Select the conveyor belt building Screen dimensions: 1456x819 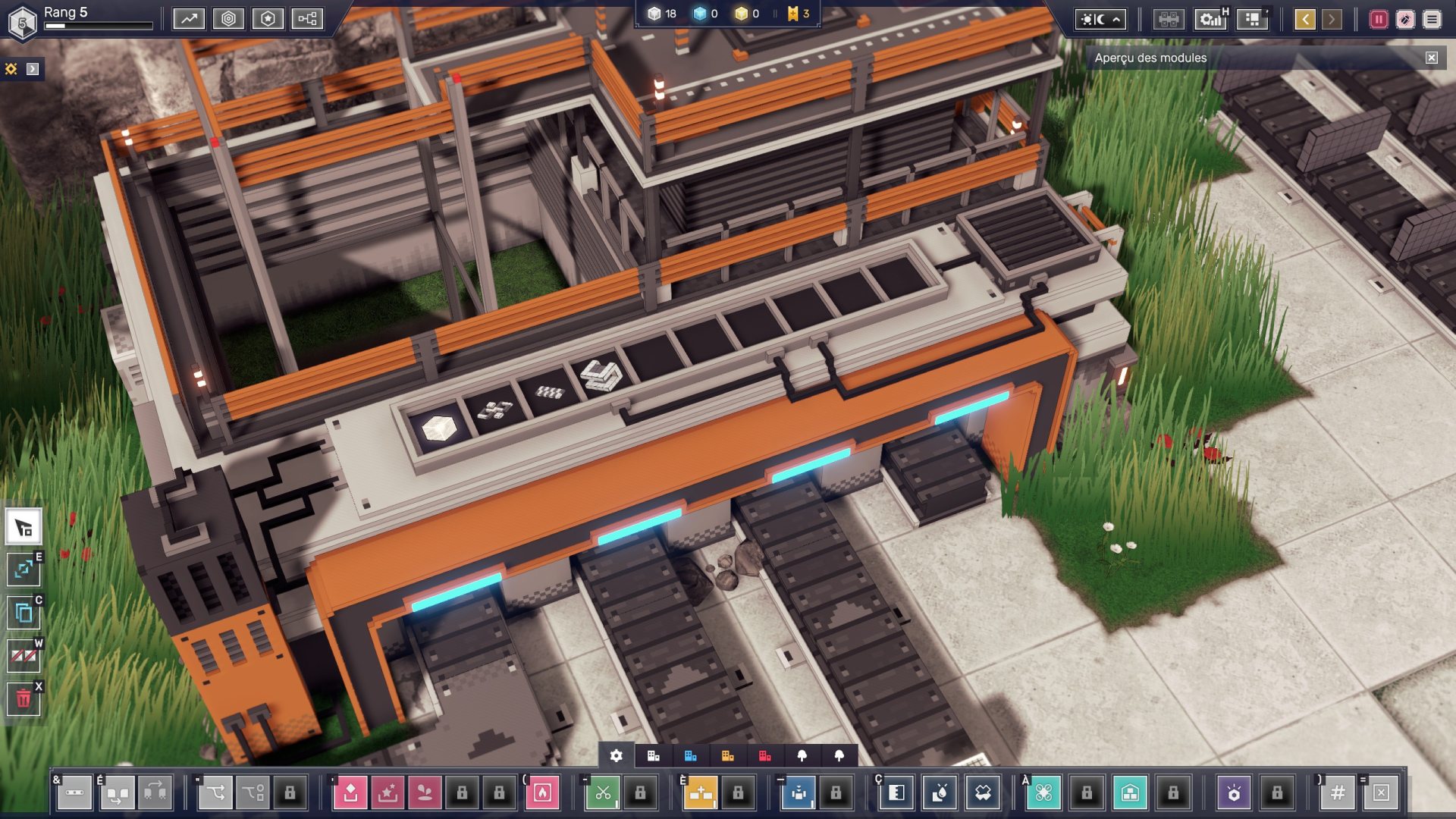pos(74,793)
